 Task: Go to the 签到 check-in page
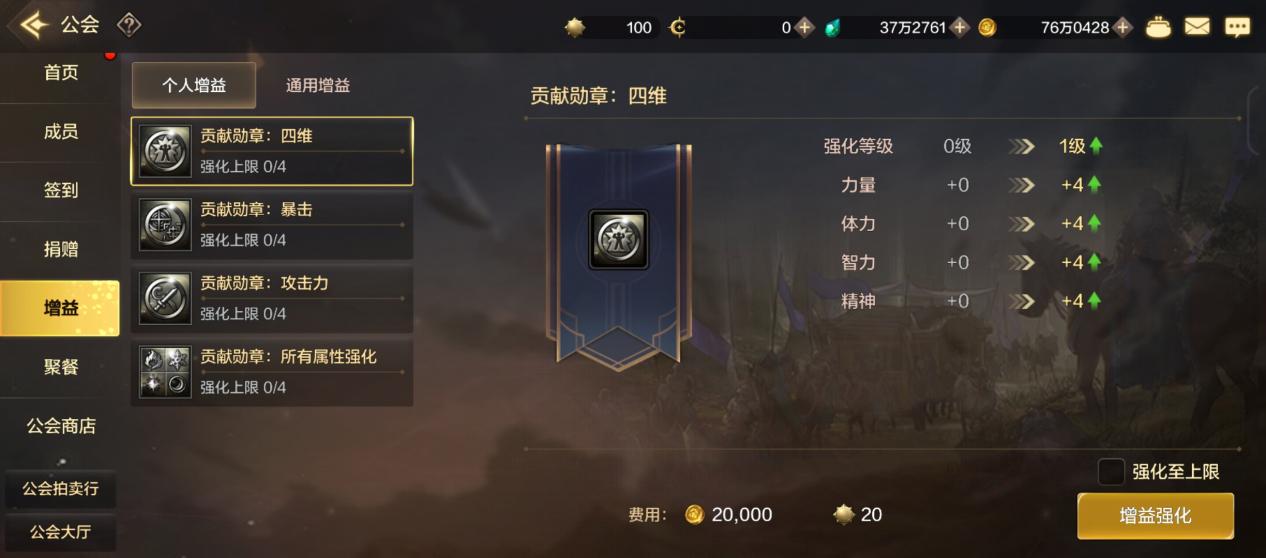pyautogui.click(x=60, y=190)
